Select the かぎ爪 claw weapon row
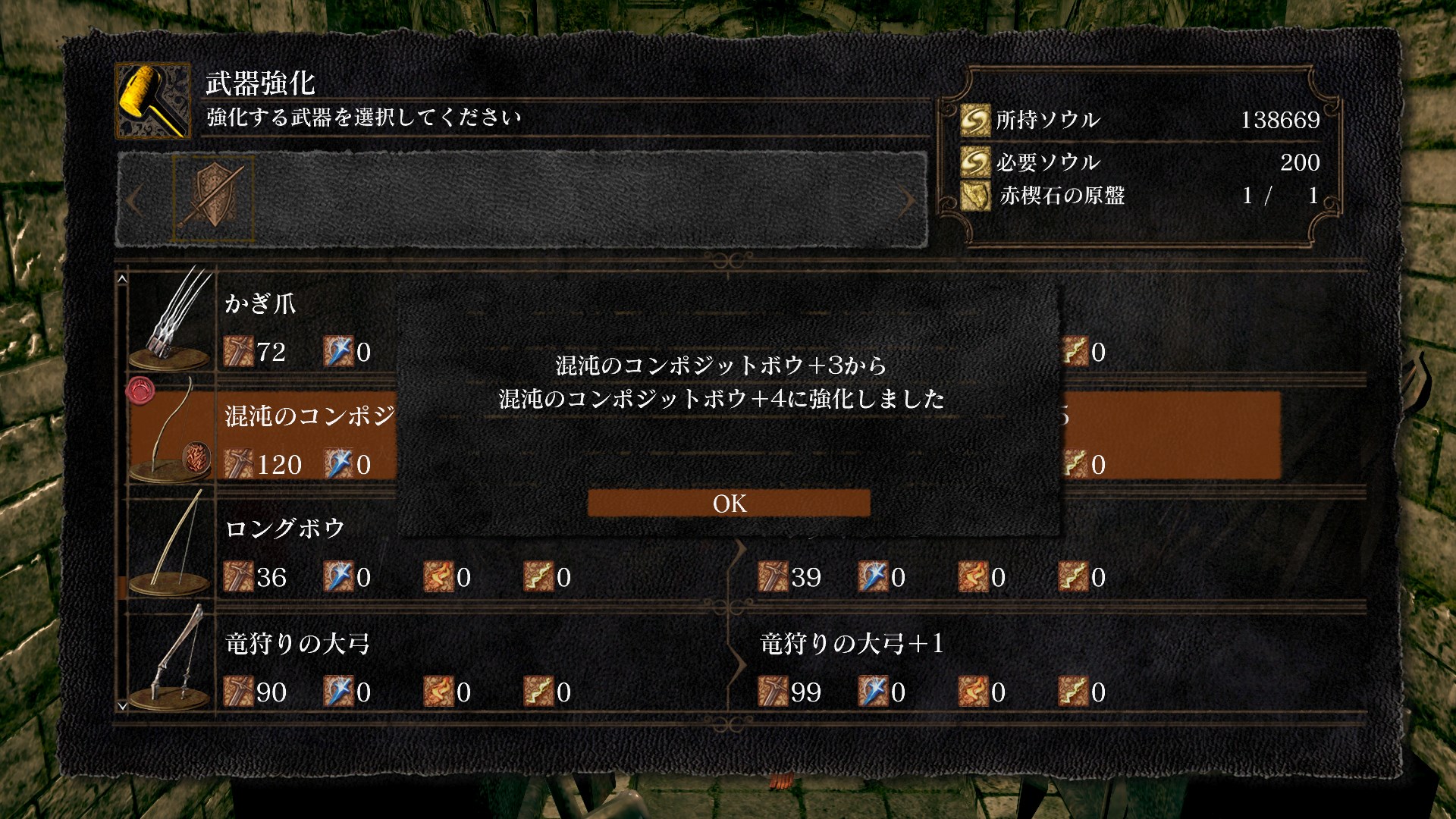The width and height of the screenshot is (1456, 819). tap(259, 305)
